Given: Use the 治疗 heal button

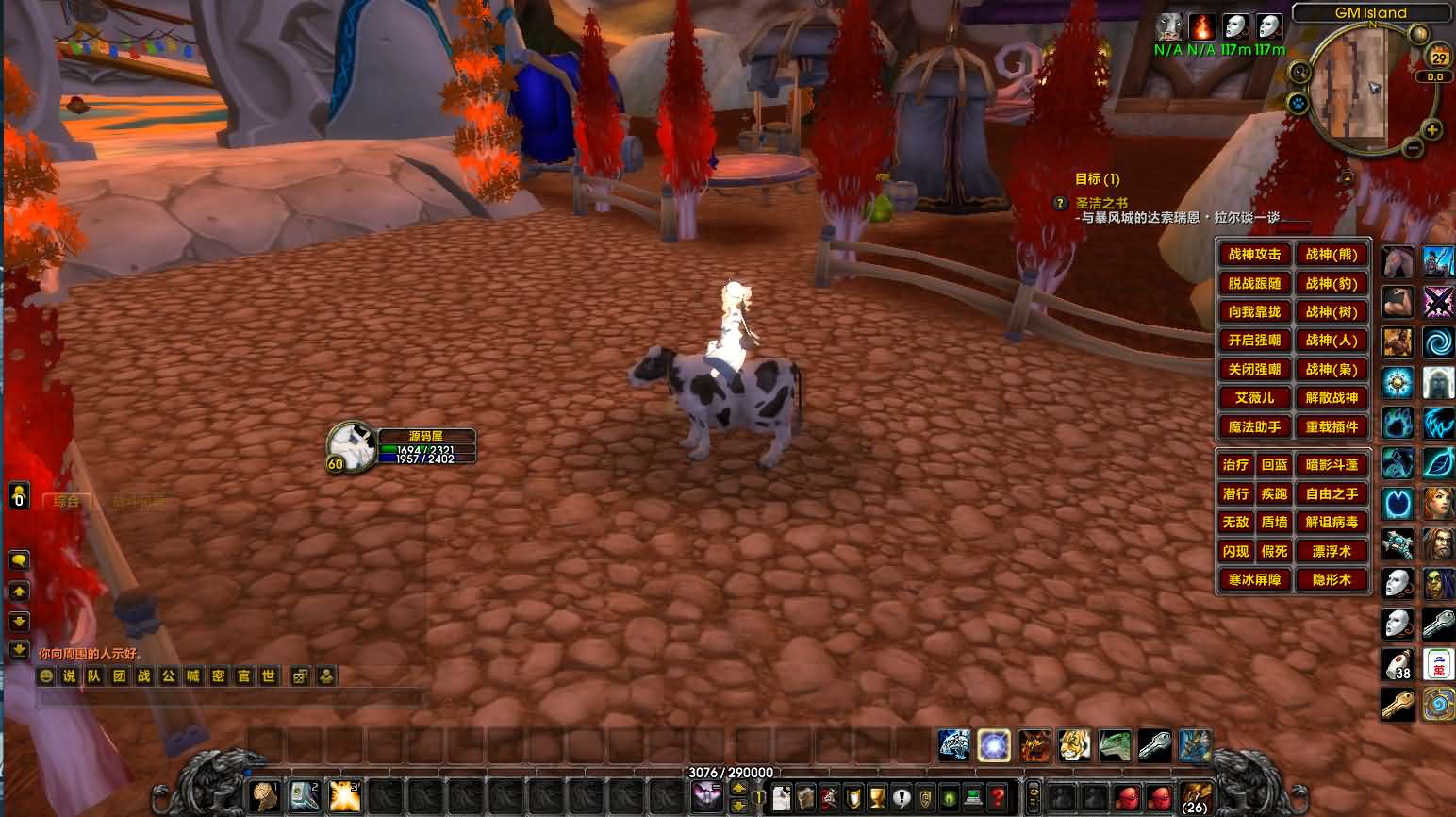Looking at the screenshot, I should pos(1235,464).
